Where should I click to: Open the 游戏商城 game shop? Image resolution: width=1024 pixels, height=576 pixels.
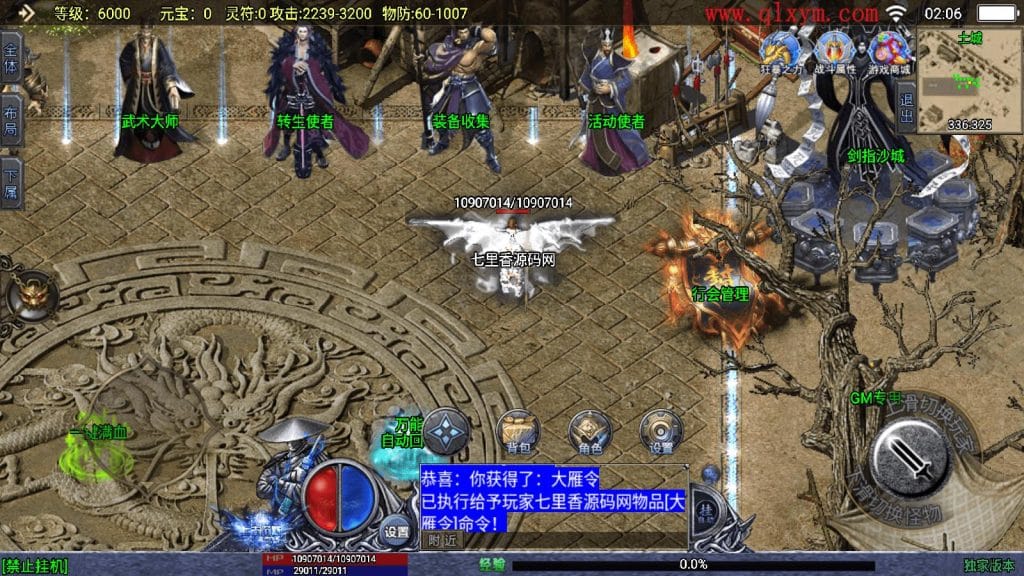[x=888, y=50]
